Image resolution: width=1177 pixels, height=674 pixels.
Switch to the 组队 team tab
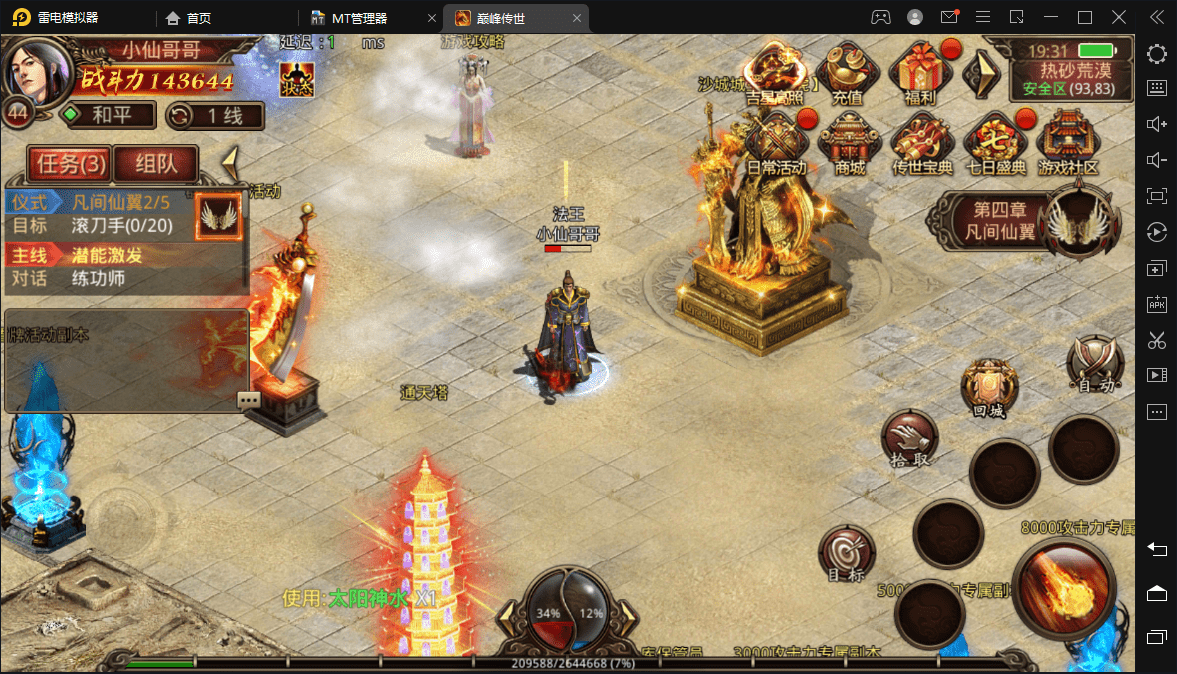pos(155,163)
